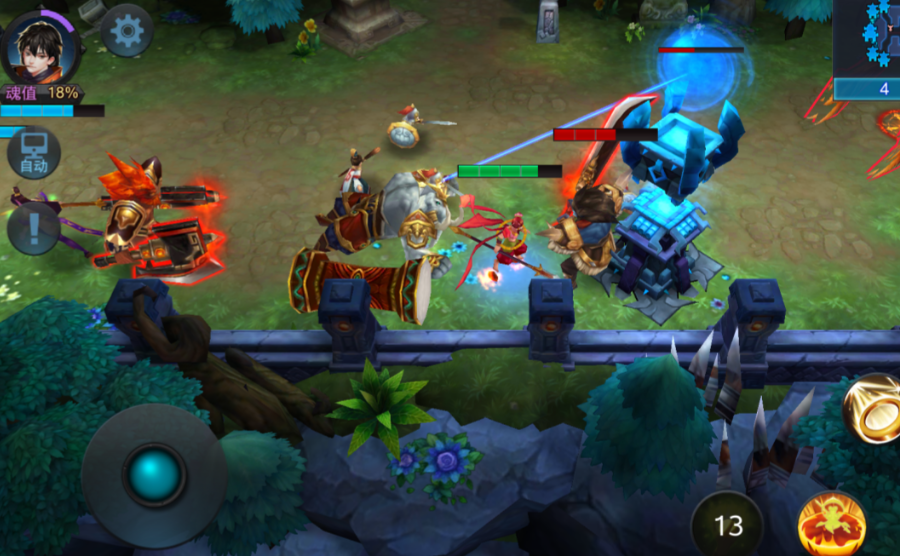Tap the exclamation mark alert button
The height and width of the screenshot is (556, 900).
[33, 227]
